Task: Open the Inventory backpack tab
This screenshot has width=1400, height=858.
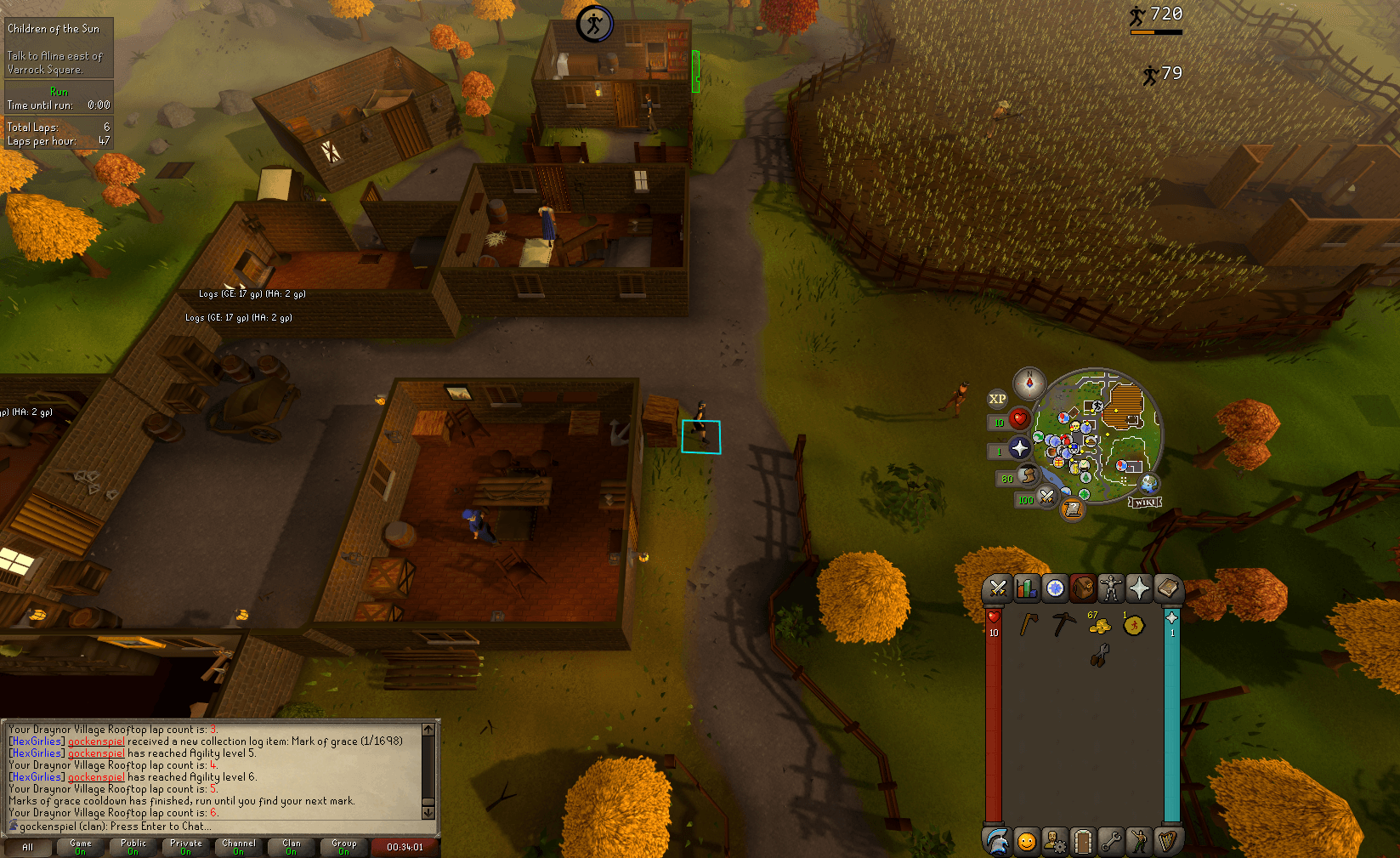Action: point(1082,588)
